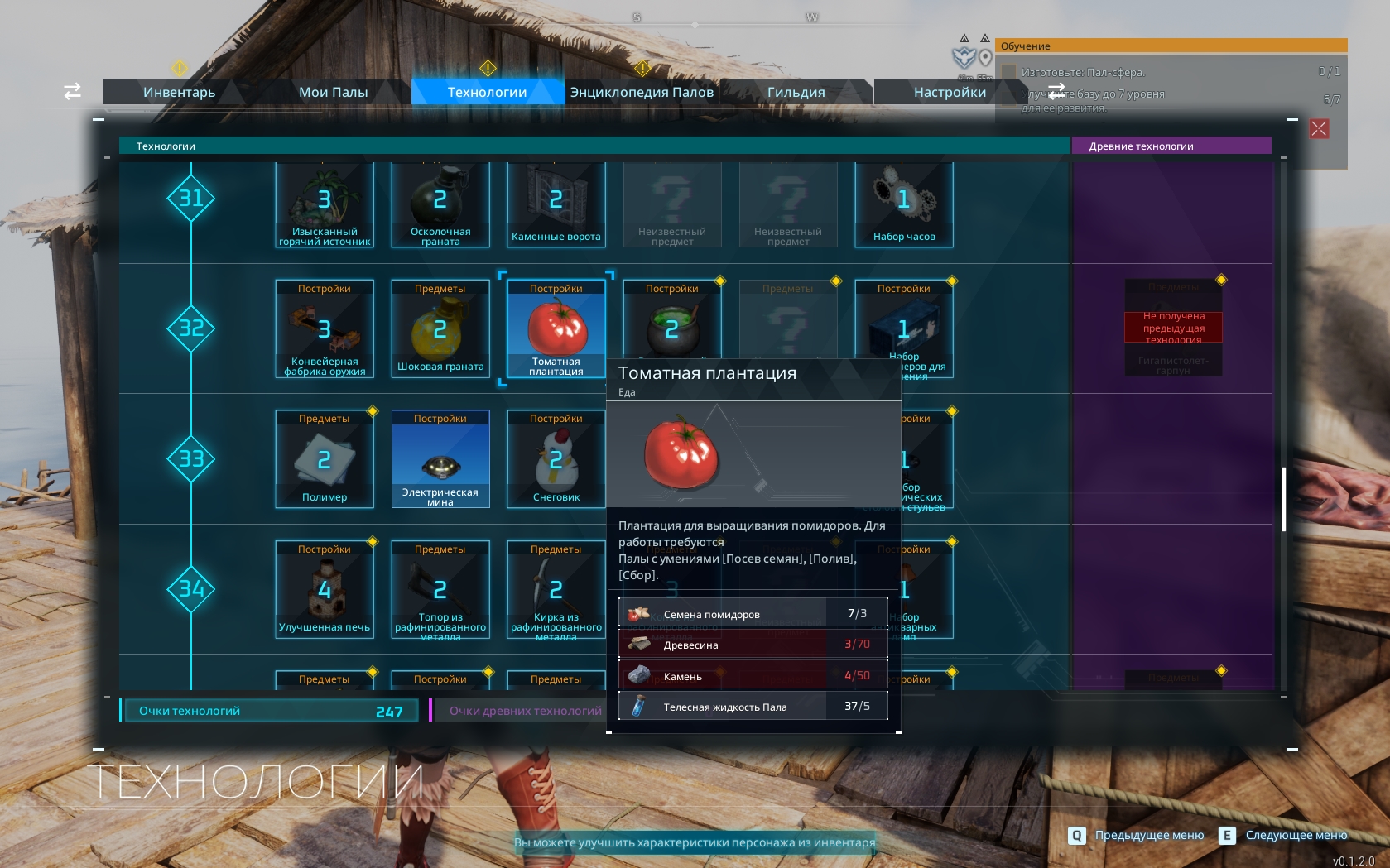Choose the Улучшенная печь technology

325,589
